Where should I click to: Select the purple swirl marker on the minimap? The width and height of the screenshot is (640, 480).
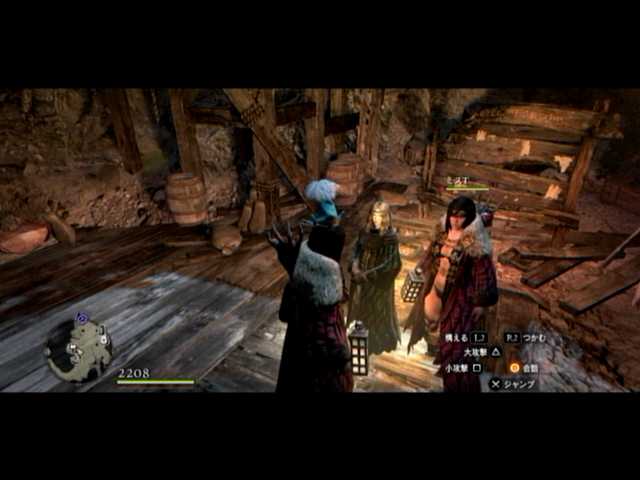(82, 319)
